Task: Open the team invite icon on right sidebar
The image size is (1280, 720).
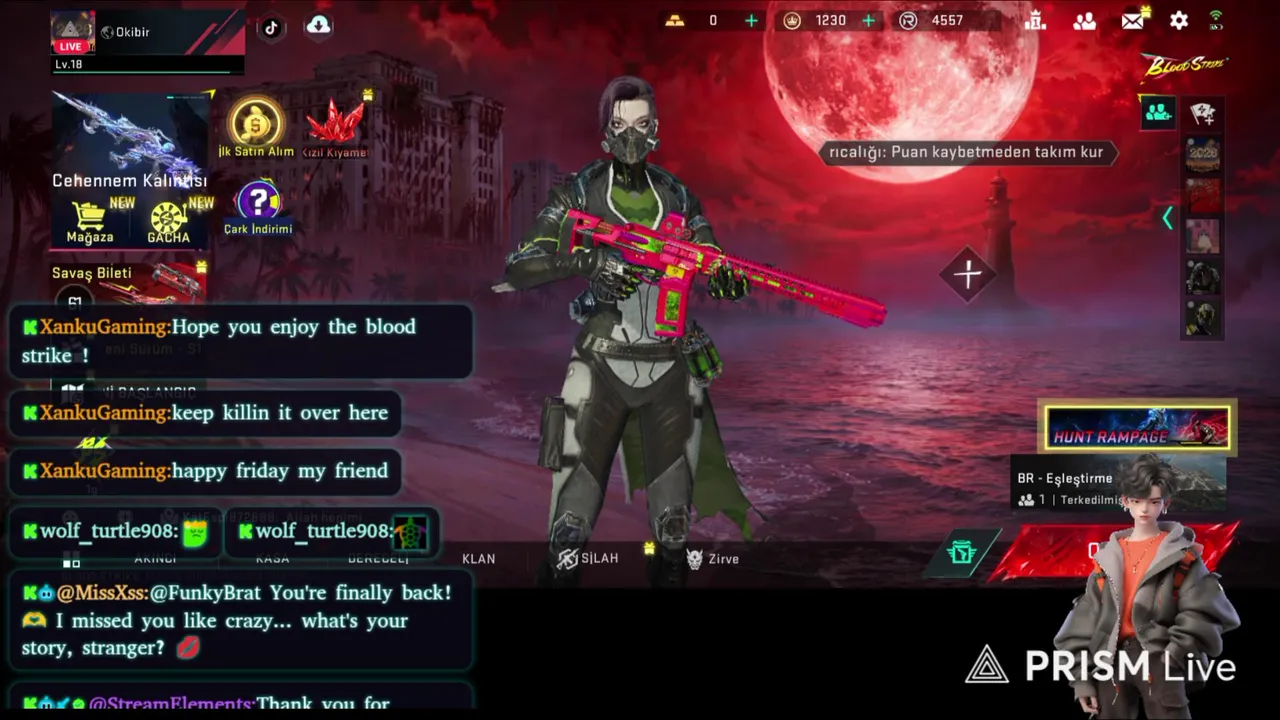Action: (x=1157, y=113)
